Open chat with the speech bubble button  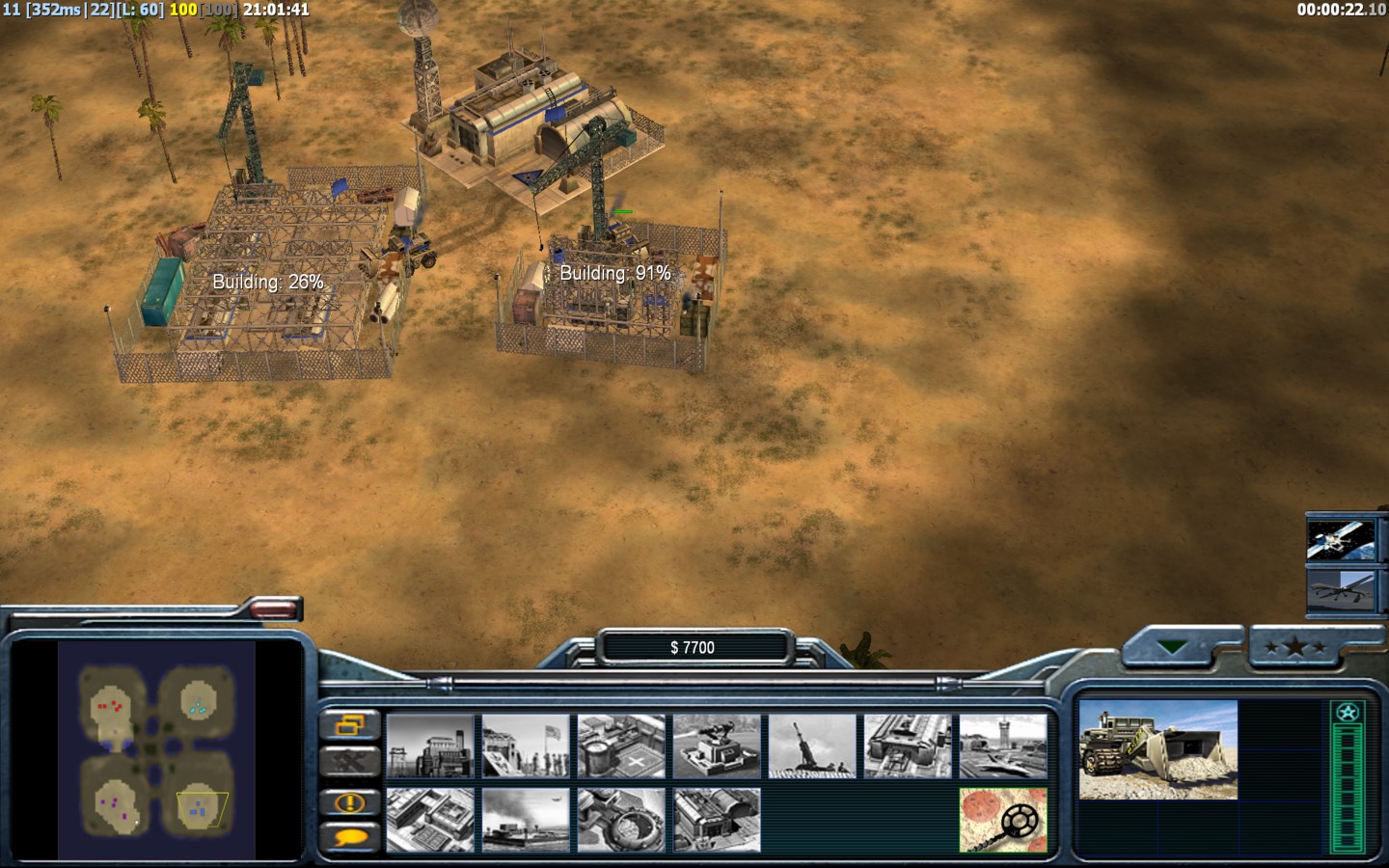(348, 837)
